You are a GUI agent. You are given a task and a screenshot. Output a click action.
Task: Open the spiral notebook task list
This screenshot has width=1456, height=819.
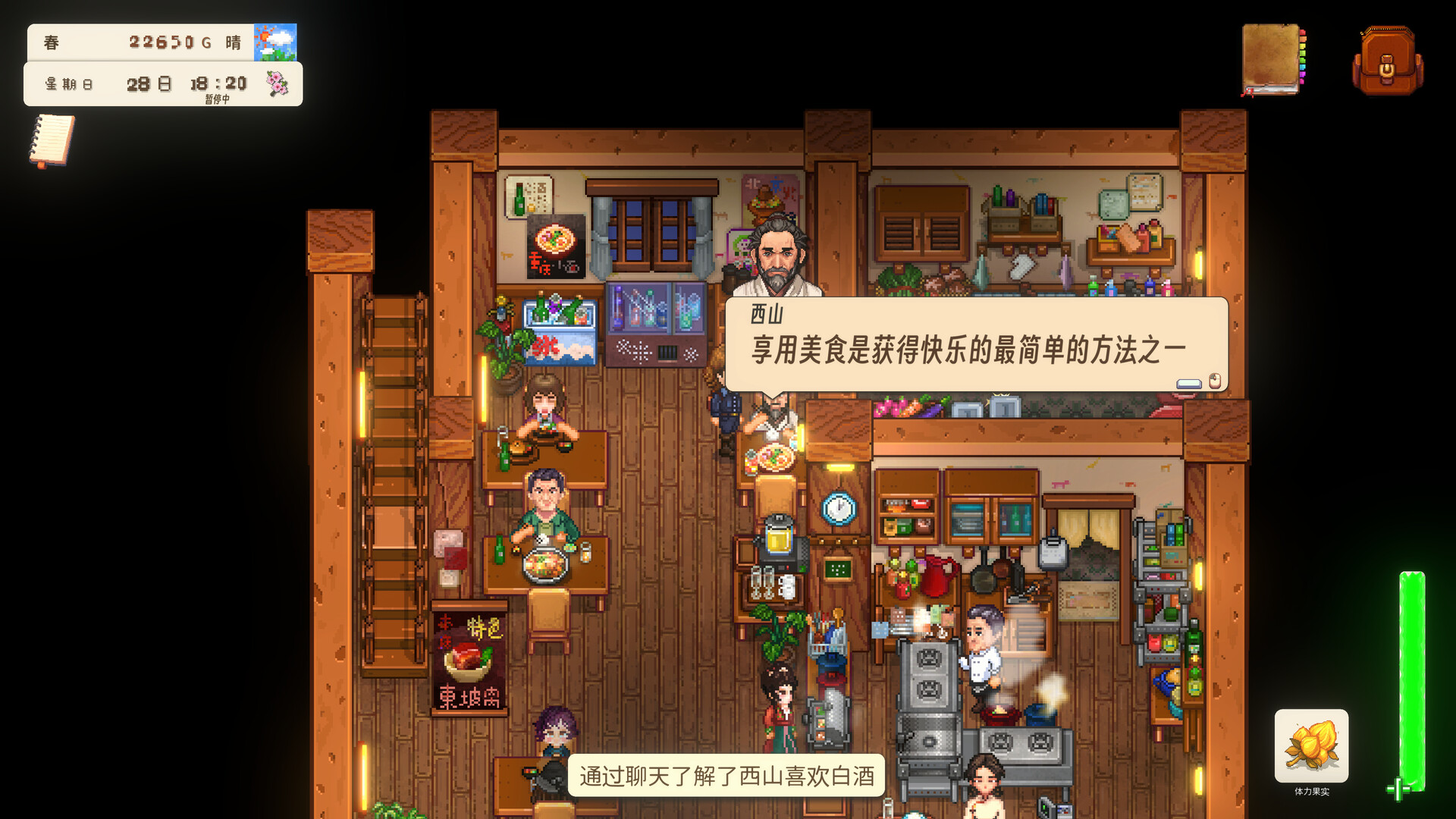click(51, 141)
